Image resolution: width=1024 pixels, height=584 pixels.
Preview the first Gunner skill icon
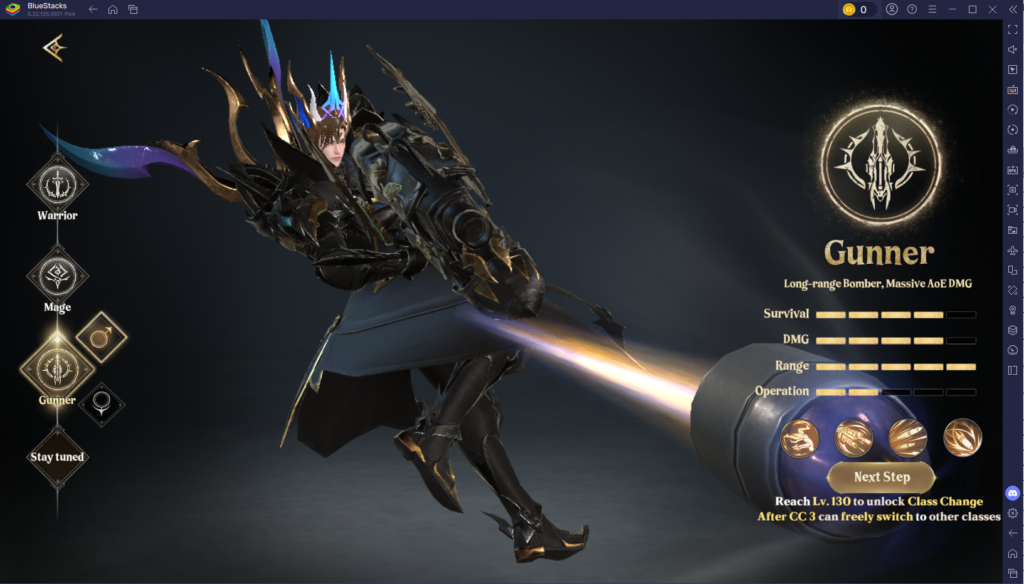click(x=800, y=437)
